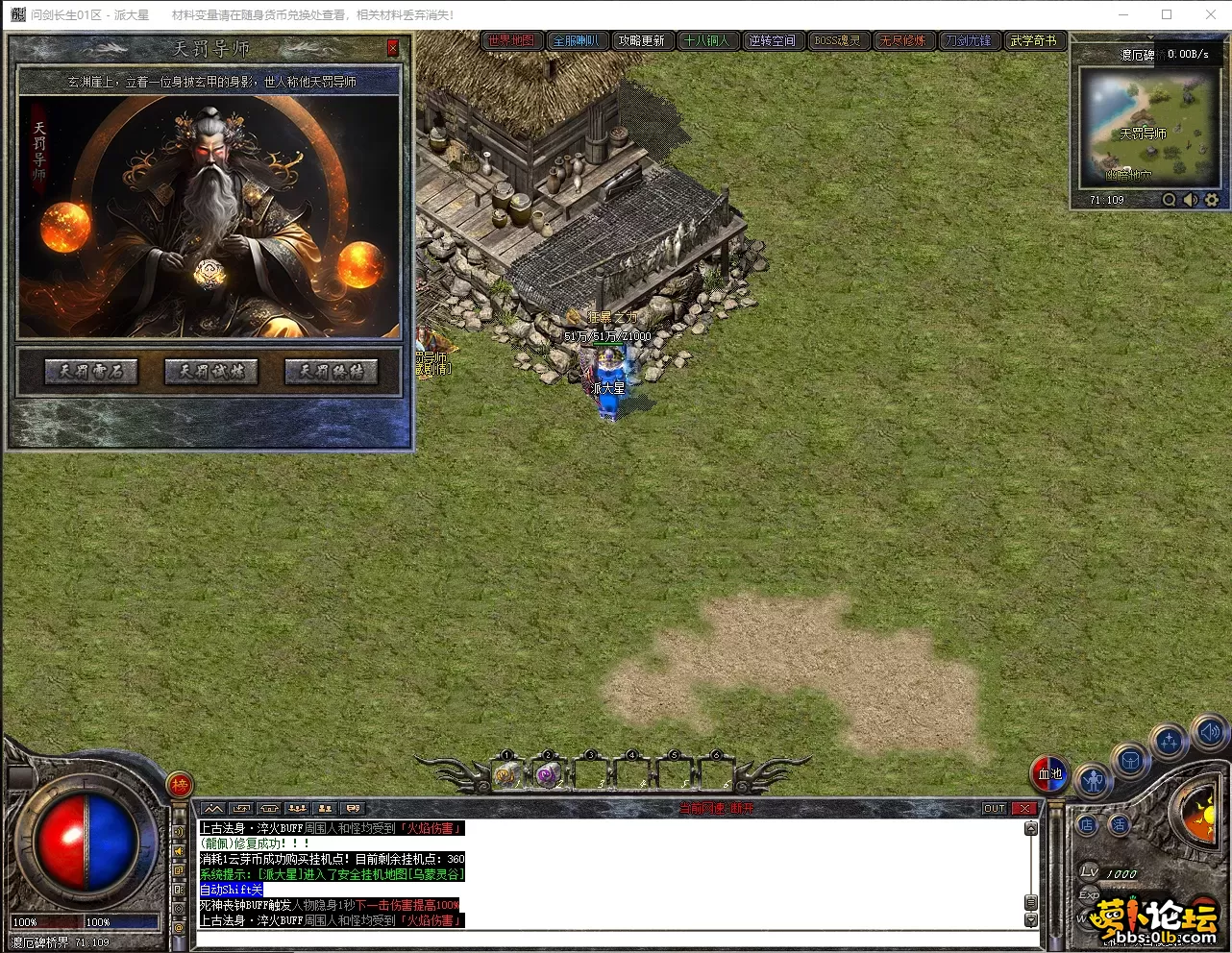Select the 天罚试炼 button
The height and width of the screenshot is (953, 1232).
point(211,372)
